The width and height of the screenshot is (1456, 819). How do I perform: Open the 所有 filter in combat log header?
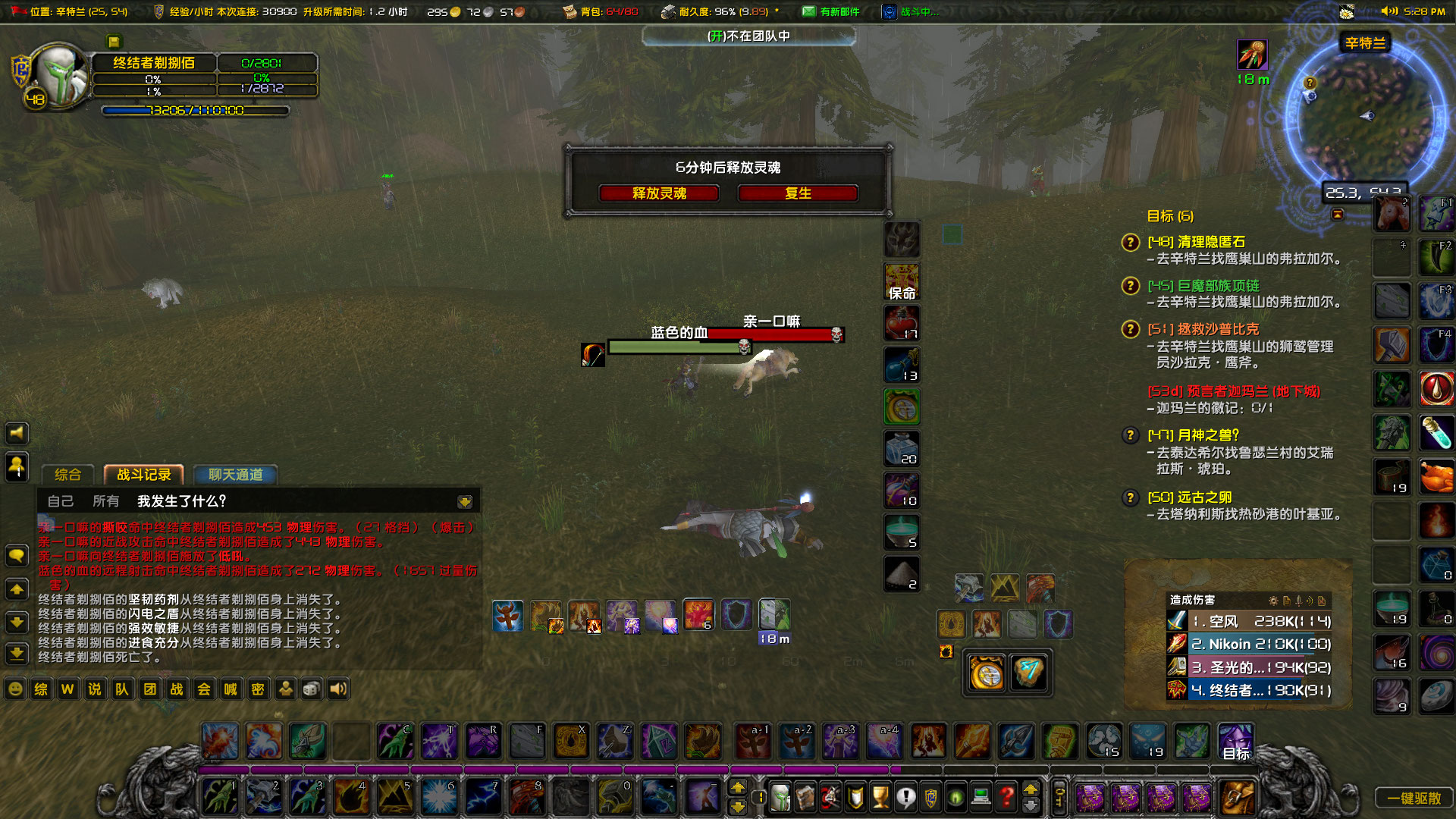[106, 500]
